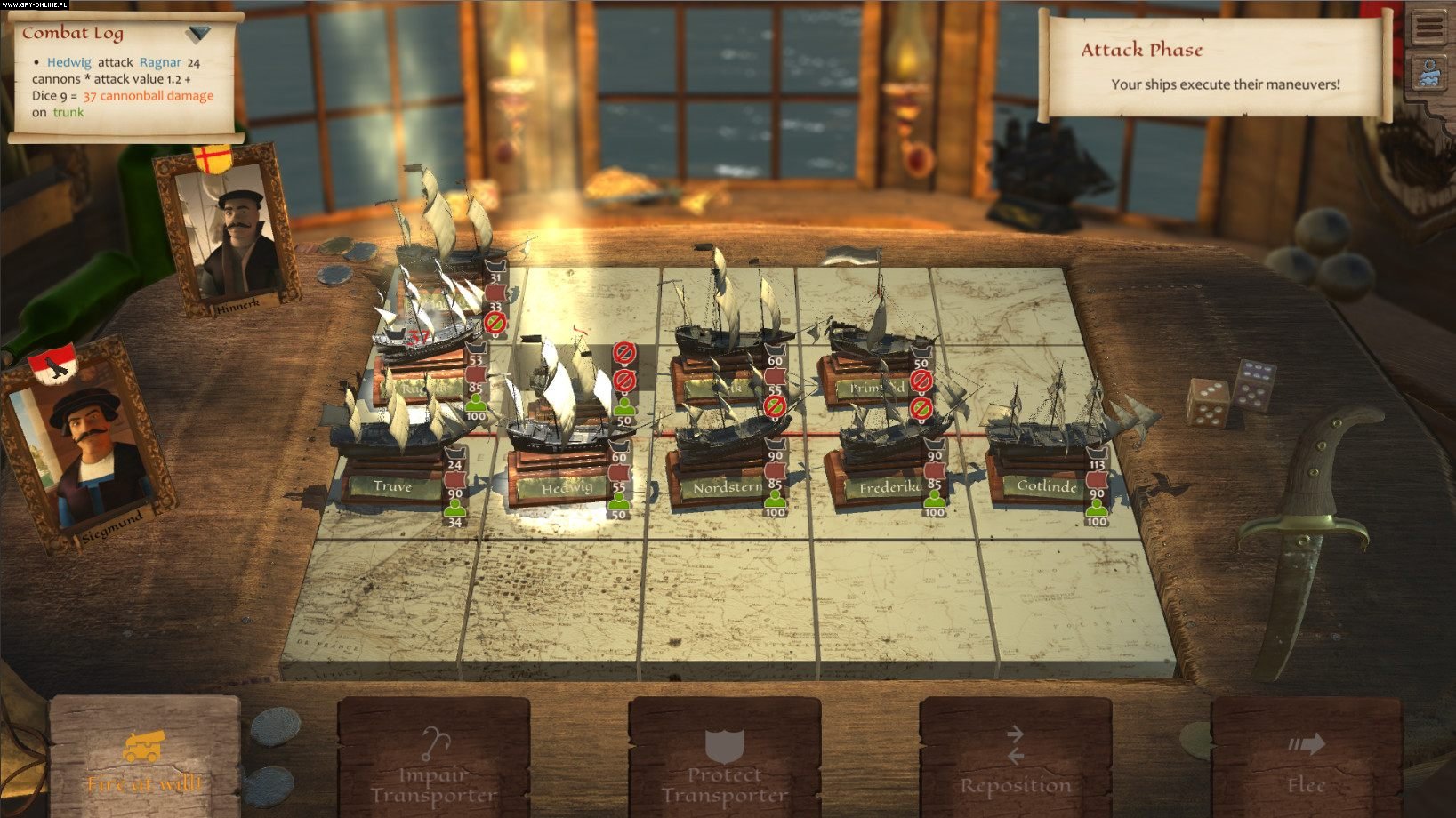Collapse the Combat Log with its arrow

[x=199, y=34]
